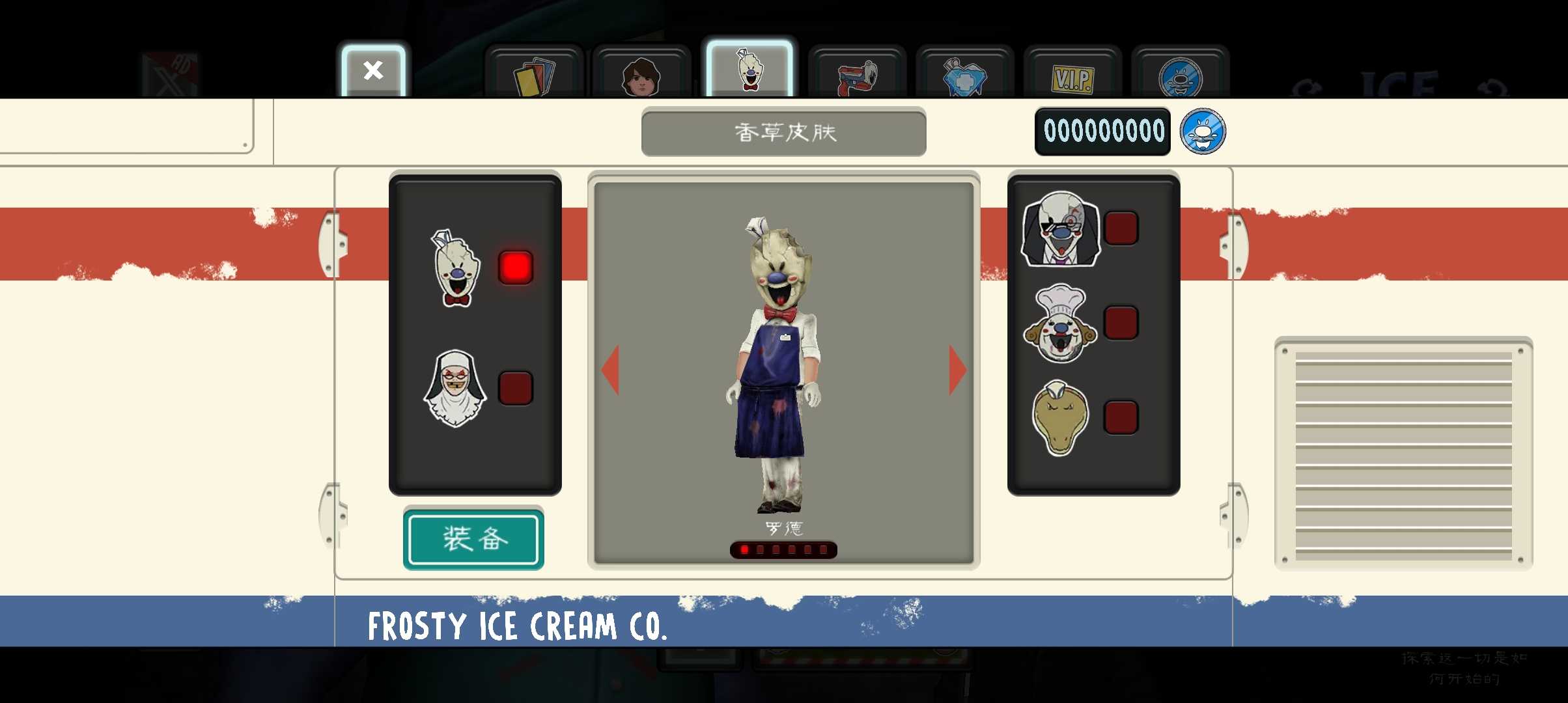Show the previous skin with left arrow
Viewport: 1568px width, 703px height.
pos(611,370)
